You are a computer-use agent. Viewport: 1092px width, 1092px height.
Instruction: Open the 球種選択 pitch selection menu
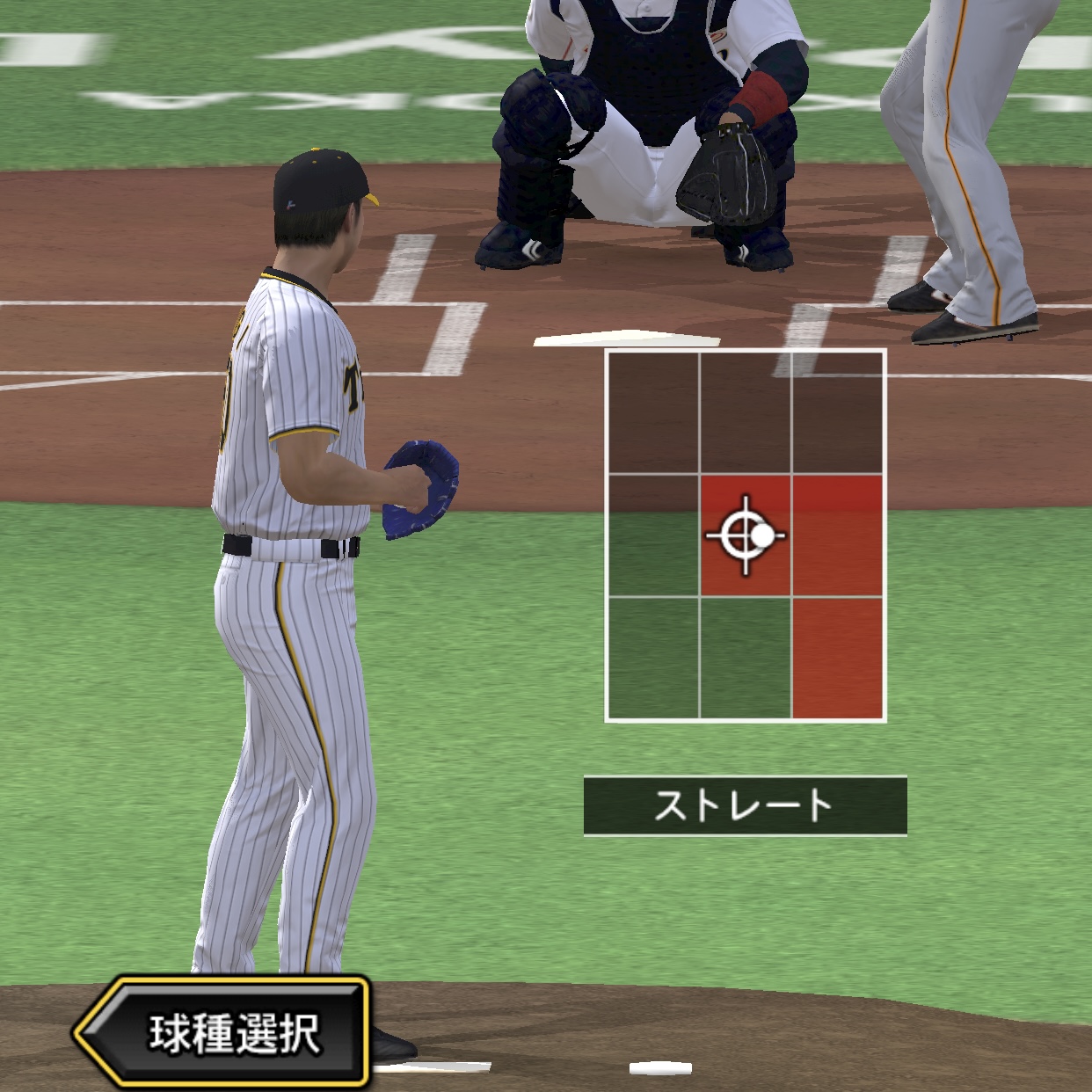point(224,1033)
